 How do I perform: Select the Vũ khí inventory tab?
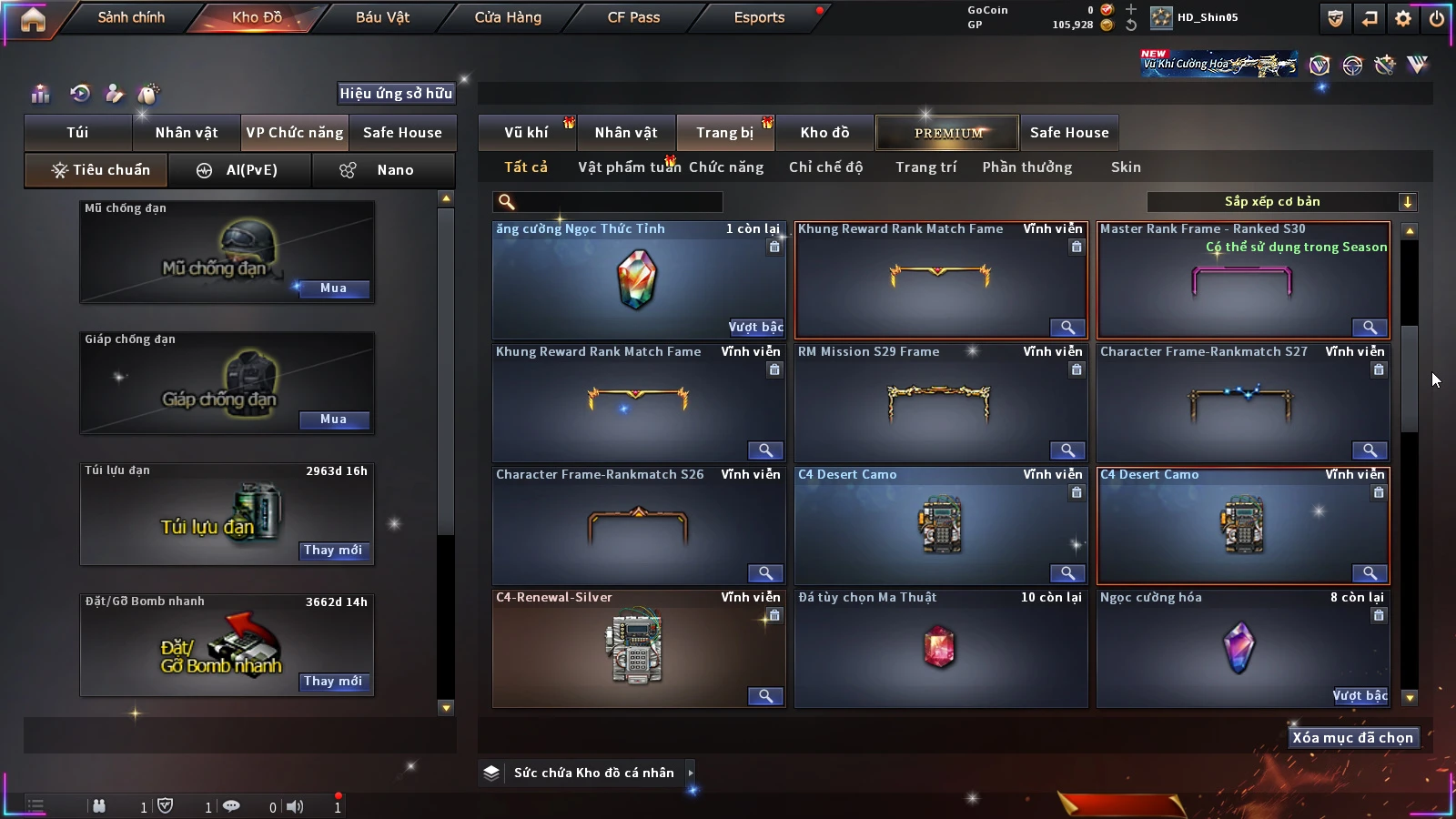coord(526,133)
